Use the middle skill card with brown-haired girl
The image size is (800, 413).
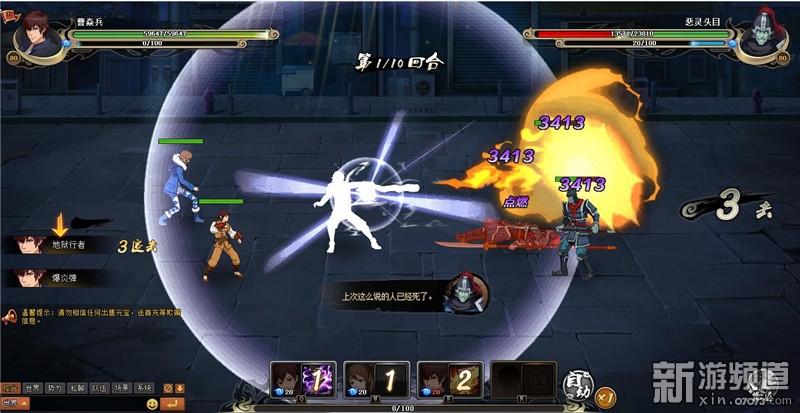[376, 379]
